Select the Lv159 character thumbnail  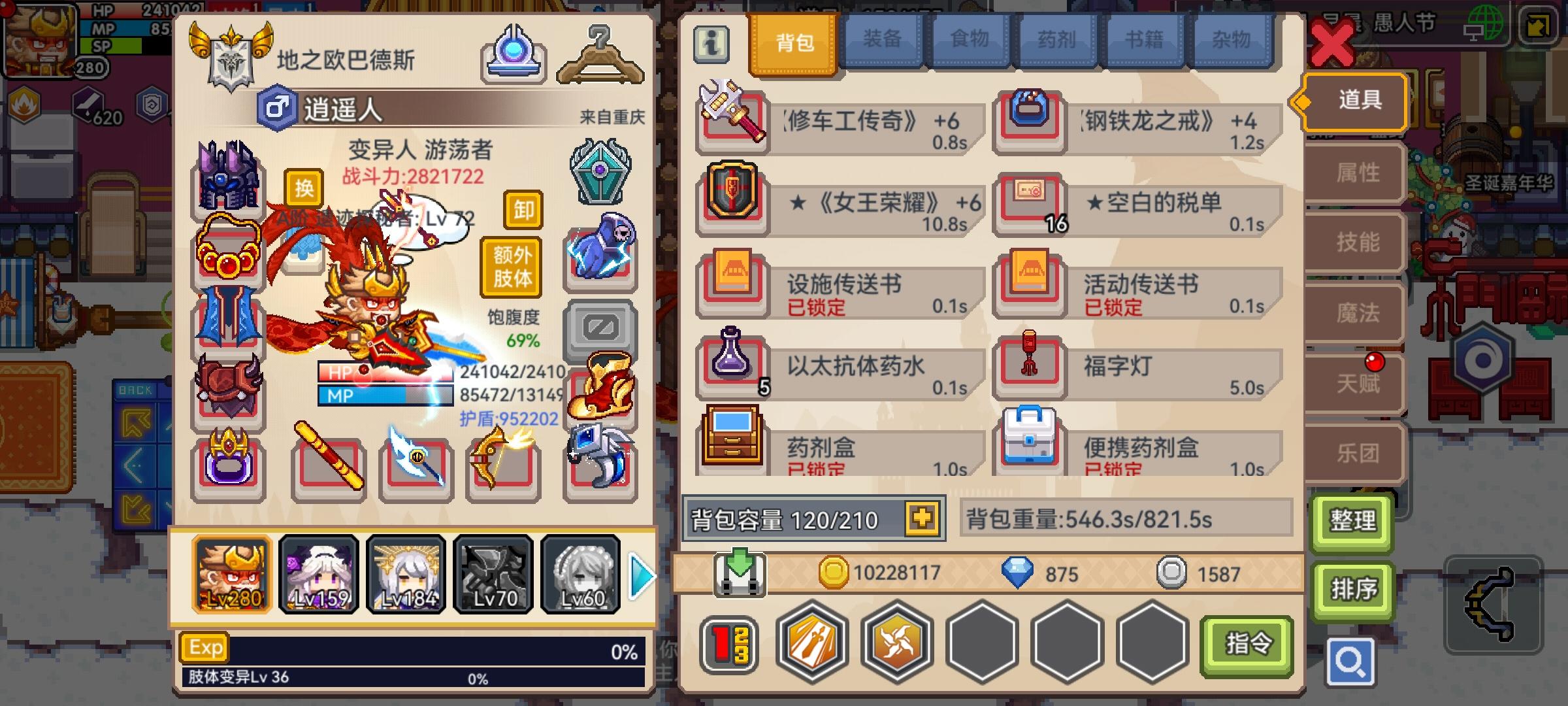click(318, 574)
